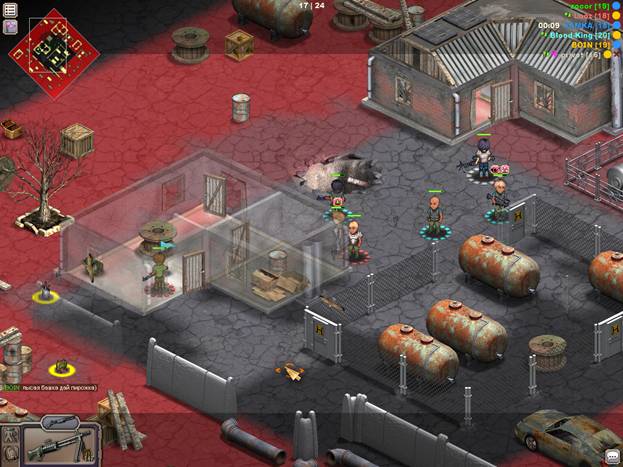
Task: Open the list menu icon above the minimap
Action: click(x=11, y=10)
